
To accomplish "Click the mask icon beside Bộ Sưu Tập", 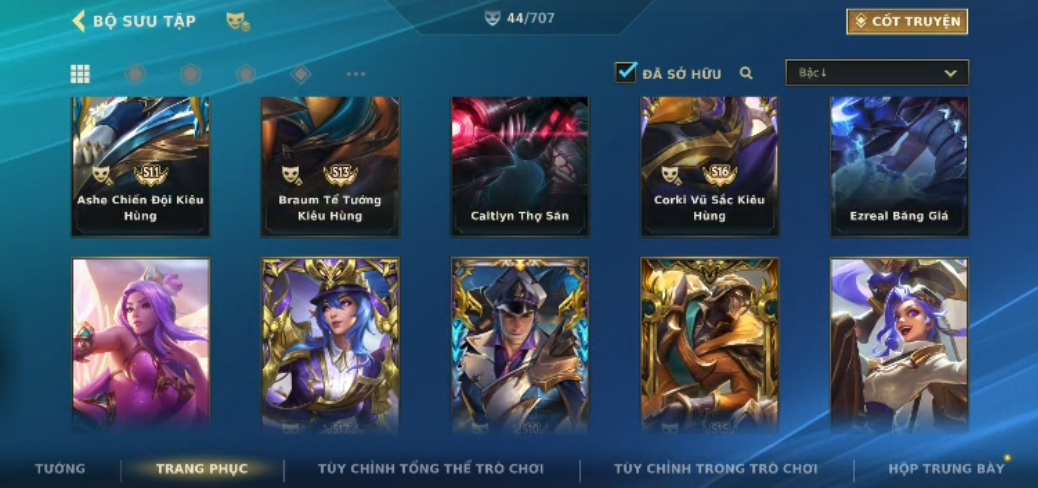I will 237,21.
